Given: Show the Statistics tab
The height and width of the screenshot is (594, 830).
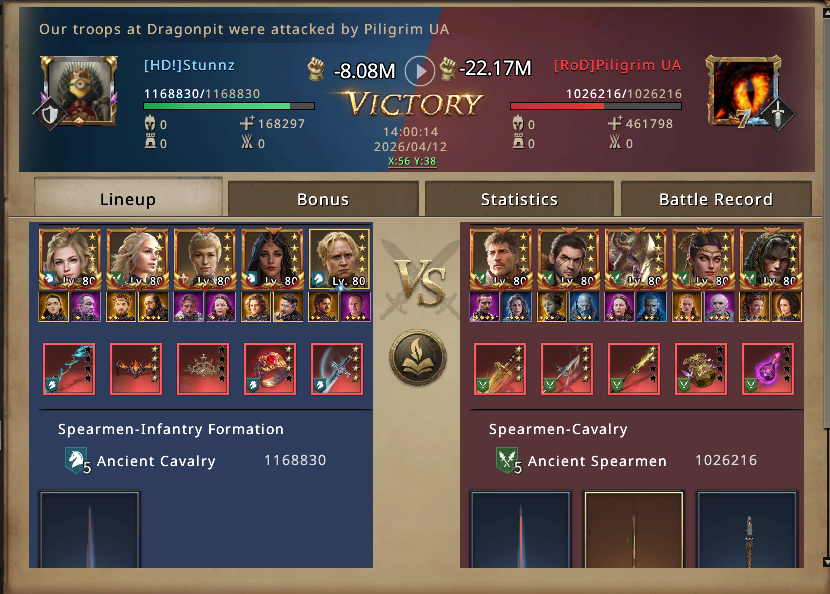Looking at the screenshot, I should (519, 198).
